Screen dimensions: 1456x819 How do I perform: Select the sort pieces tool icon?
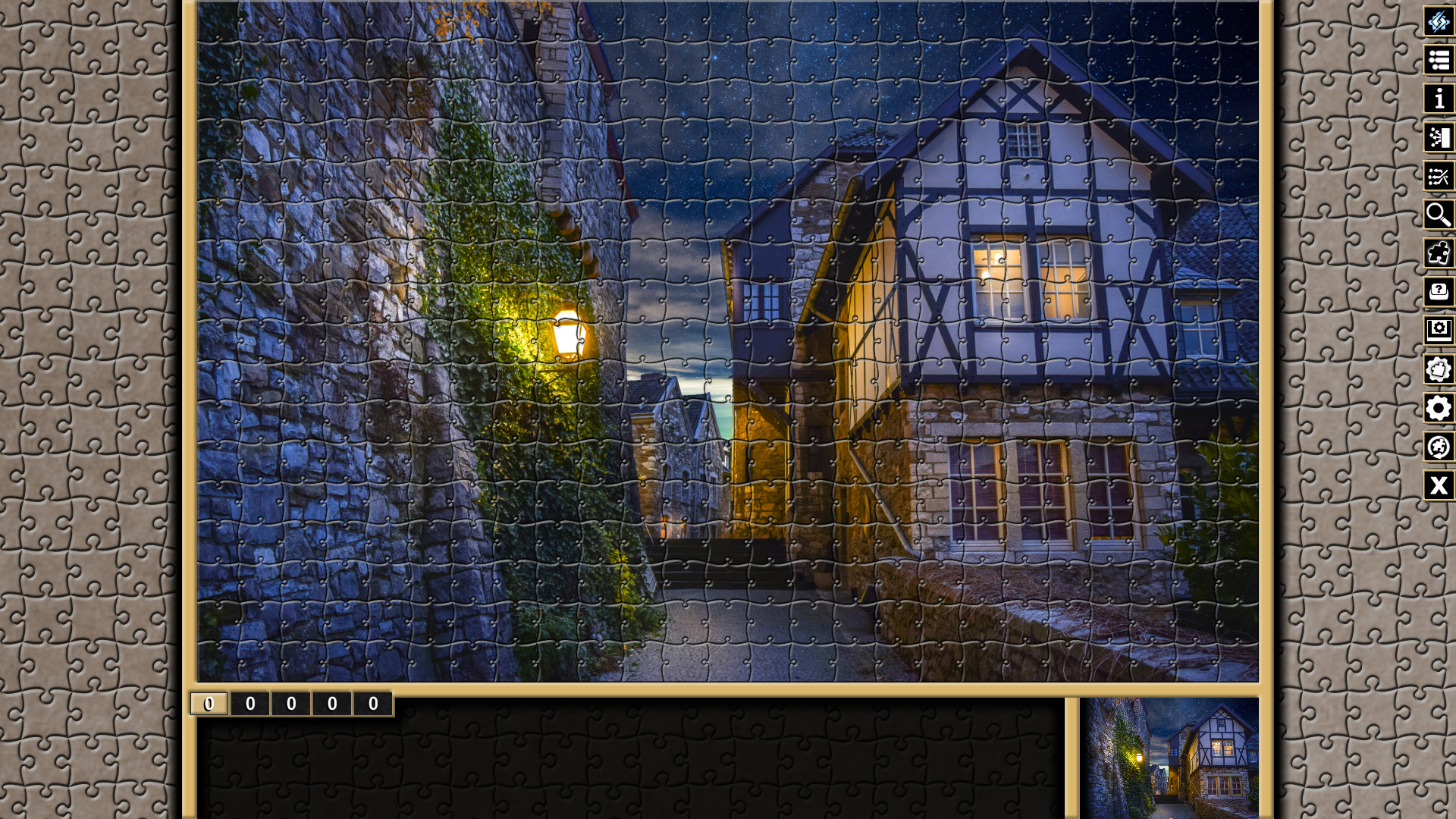pyautogui.click(x=1439, y=137)
